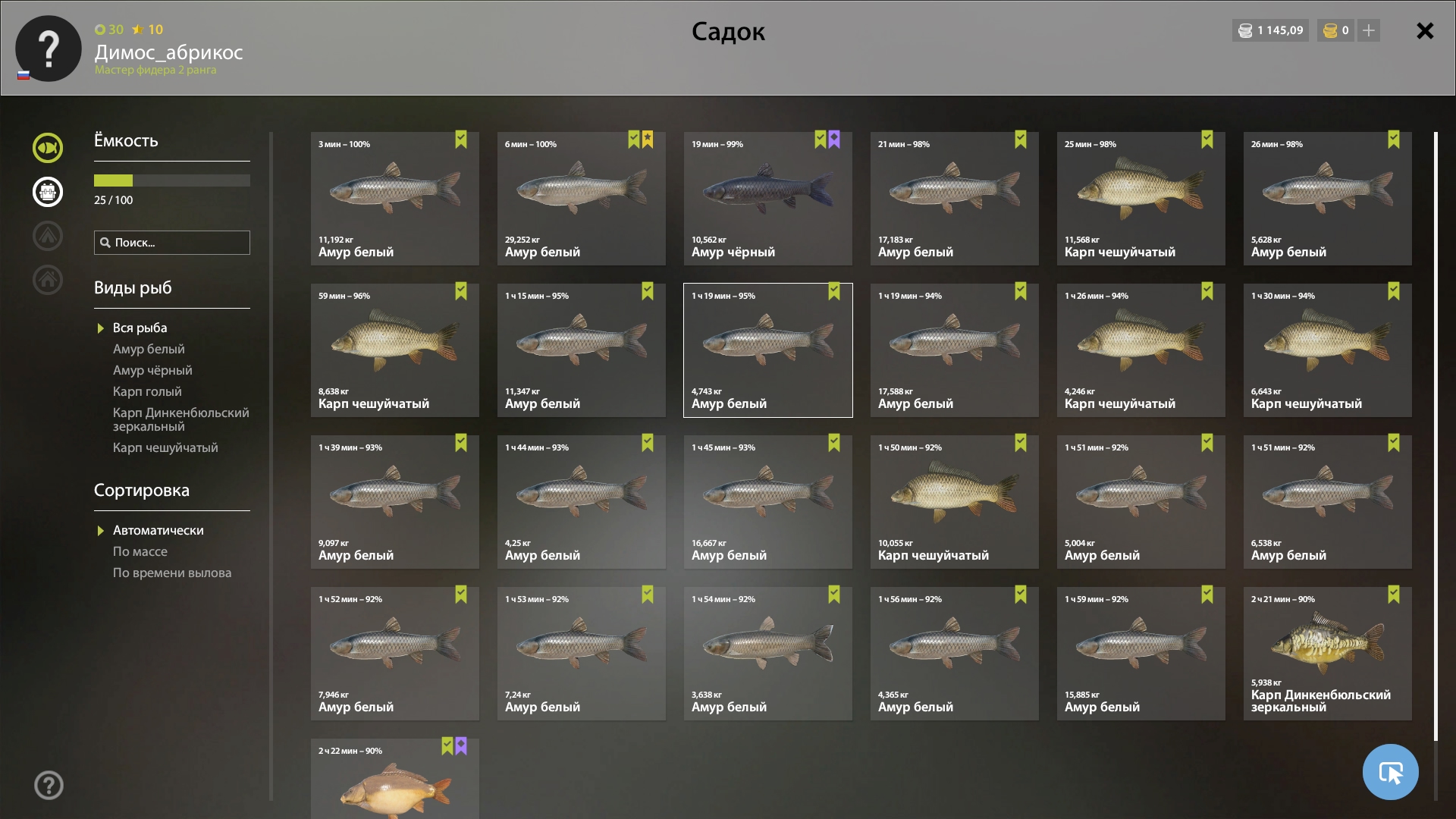Open the round fish icon tab in sidebar
The width and height of the screenshot is (1456, 819).
48,148
